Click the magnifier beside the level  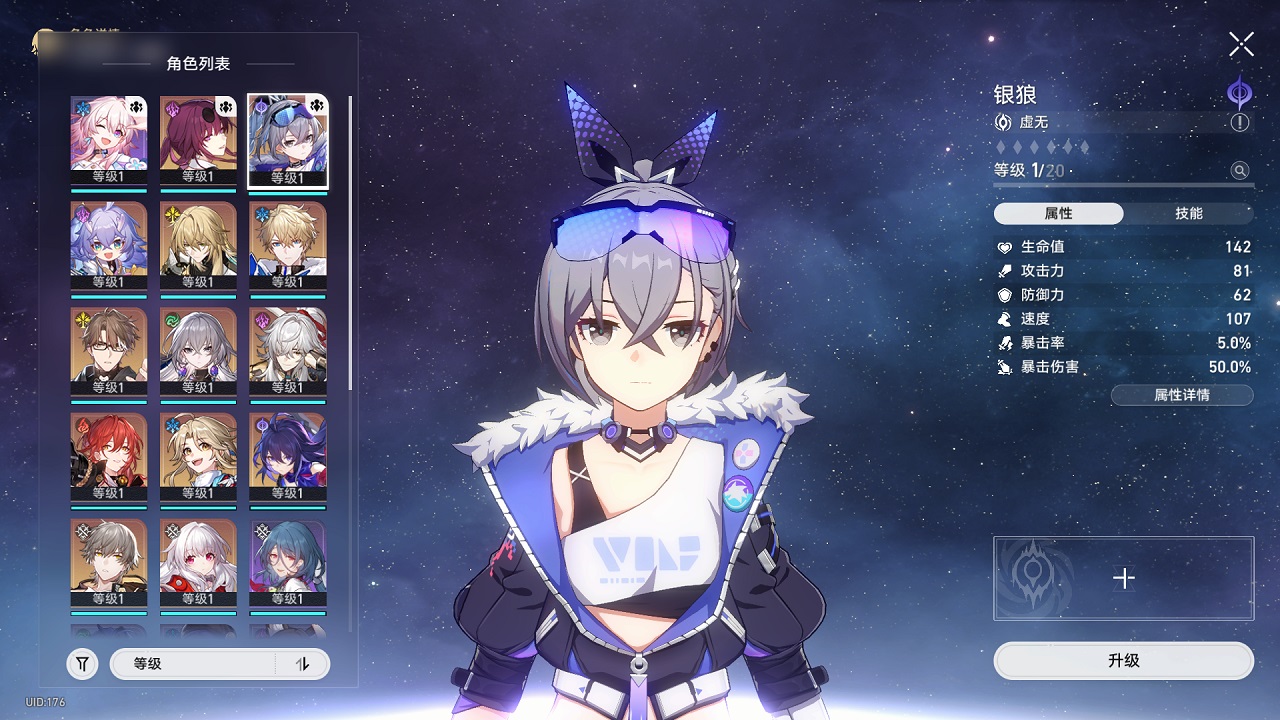click(1240, 171)
